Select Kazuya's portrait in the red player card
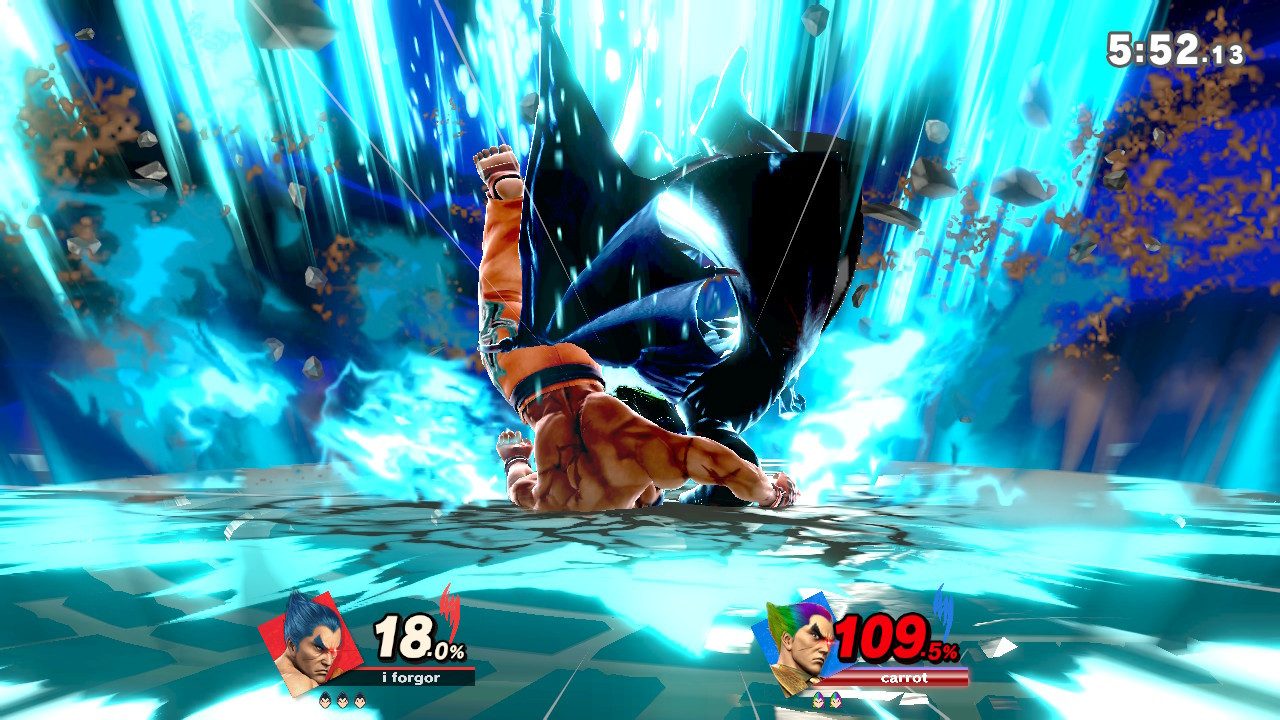 (x=311, y=649)
